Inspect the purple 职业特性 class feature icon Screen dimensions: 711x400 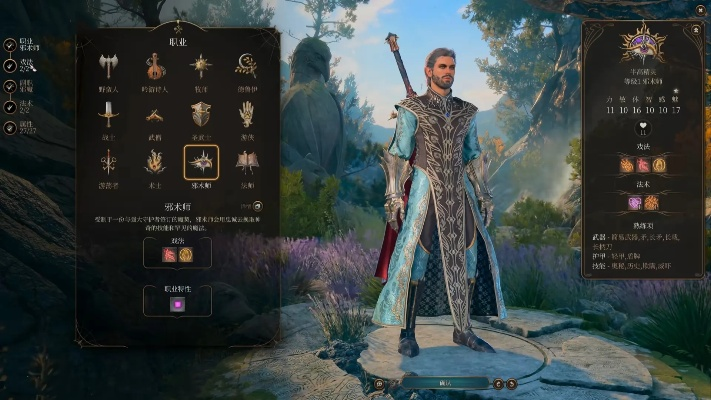point(178,303)
